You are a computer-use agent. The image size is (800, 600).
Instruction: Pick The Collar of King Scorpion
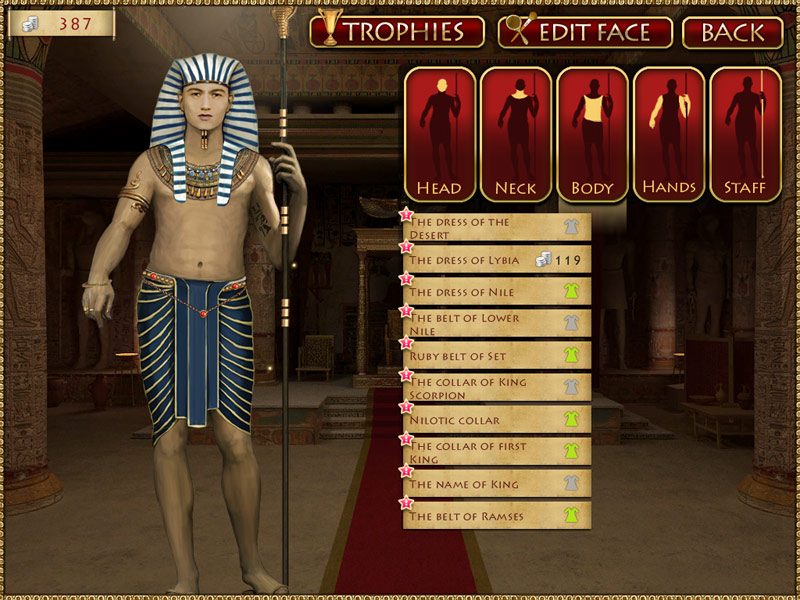point(497,388)
